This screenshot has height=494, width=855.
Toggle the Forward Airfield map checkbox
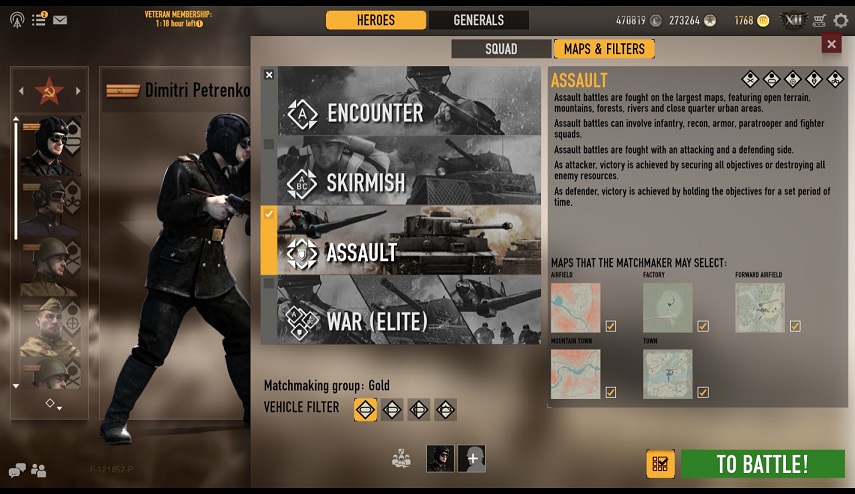tap(795, 326)
